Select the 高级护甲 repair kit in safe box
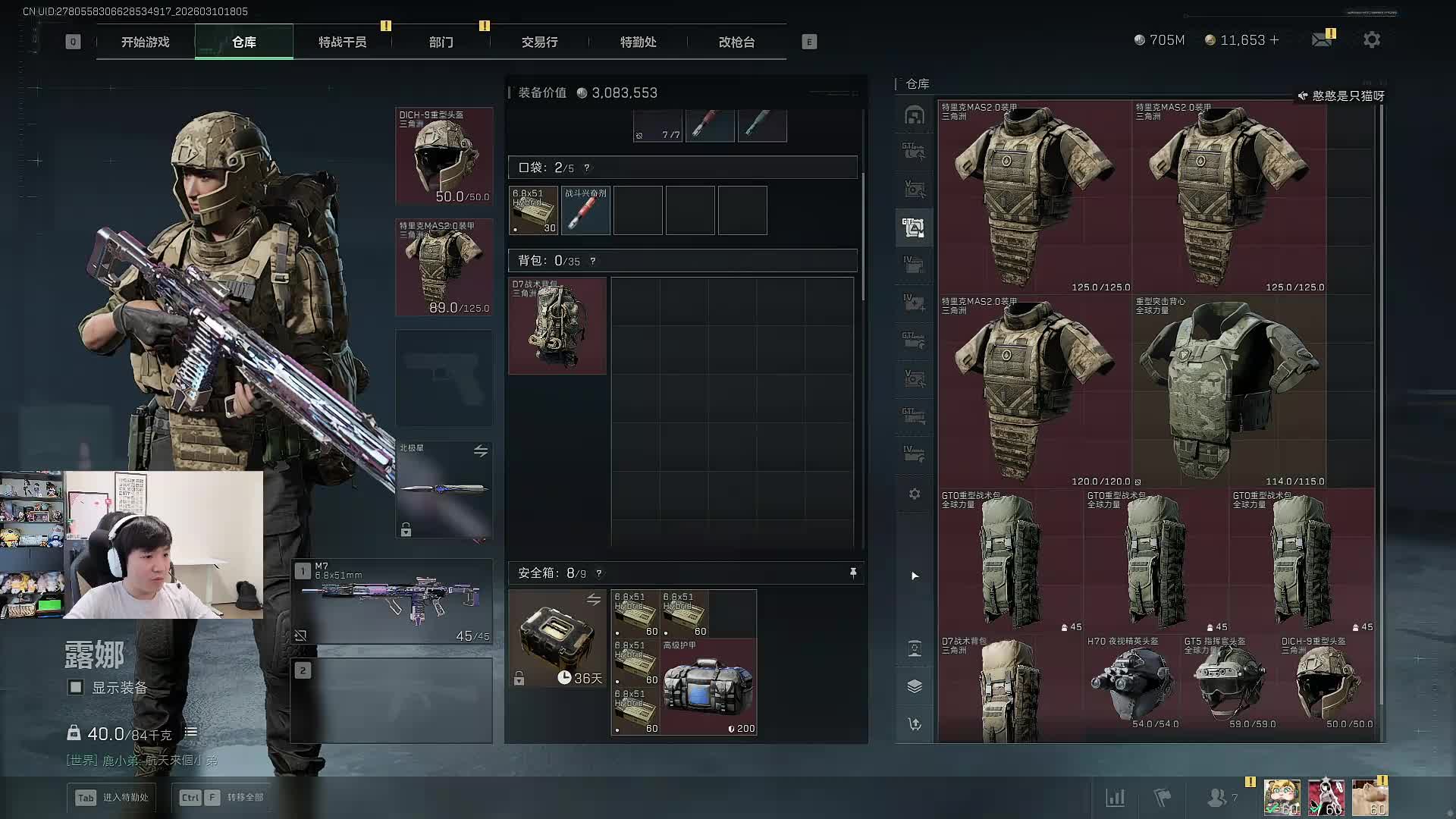 pos(708,687)
